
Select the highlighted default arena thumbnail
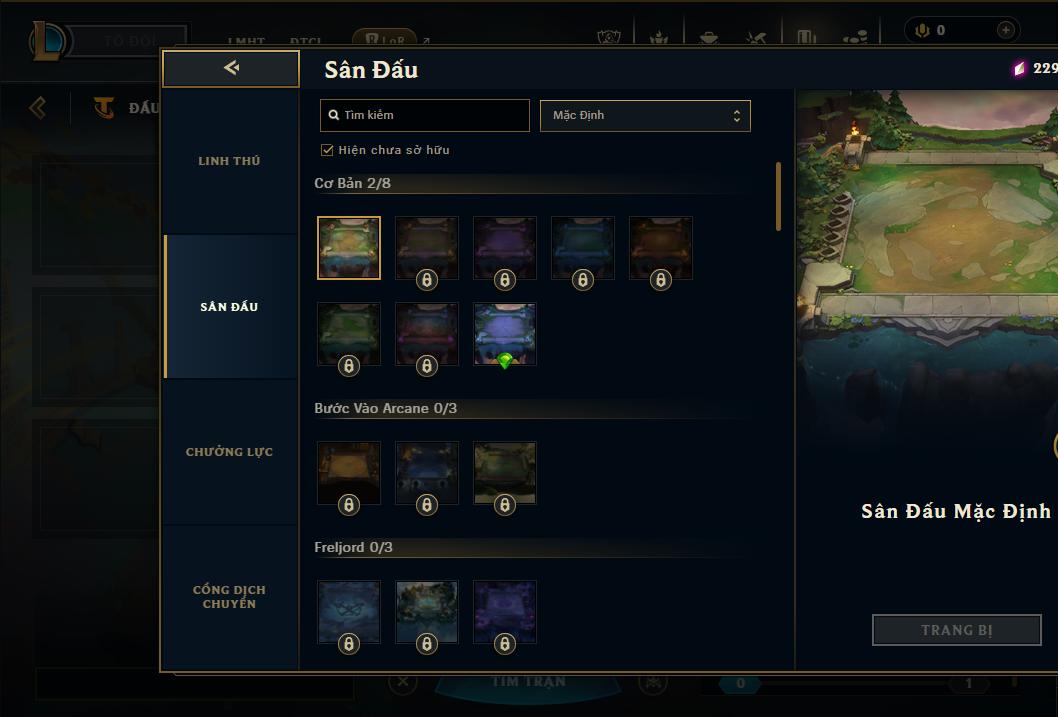coord(349,247)
